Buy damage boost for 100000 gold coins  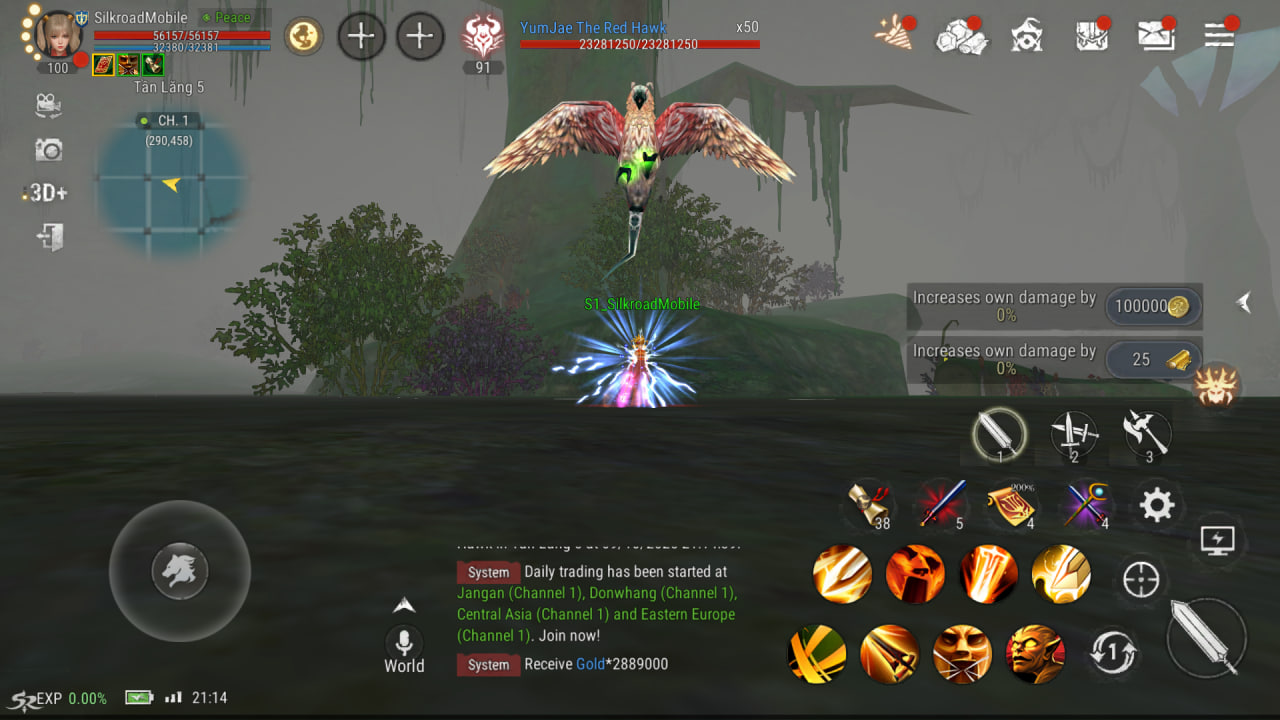click(x=1153, y=307)
